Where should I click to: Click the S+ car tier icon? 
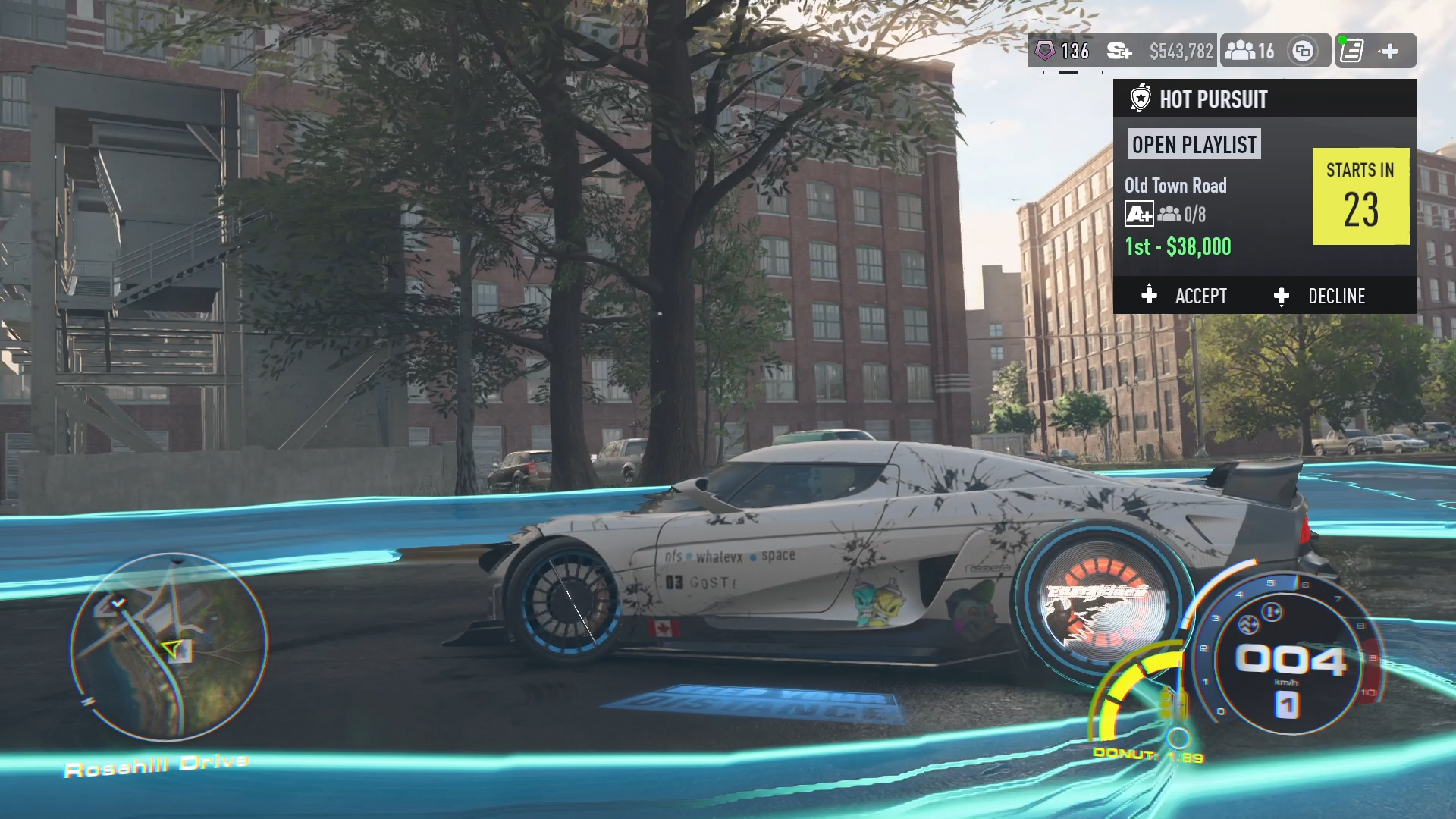[x=1119, y=51]
